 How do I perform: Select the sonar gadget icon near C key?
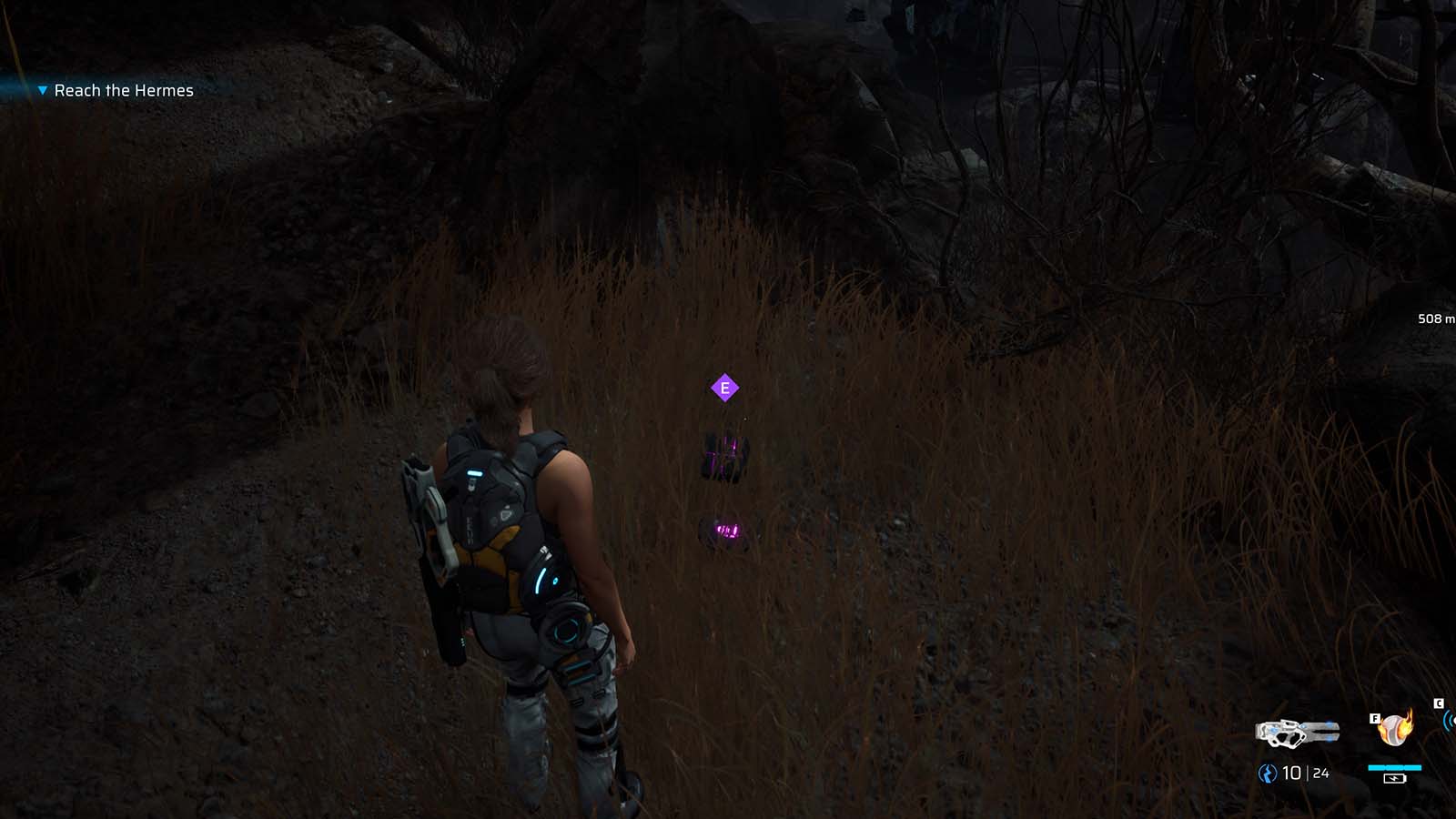[x=1449, y=722]
